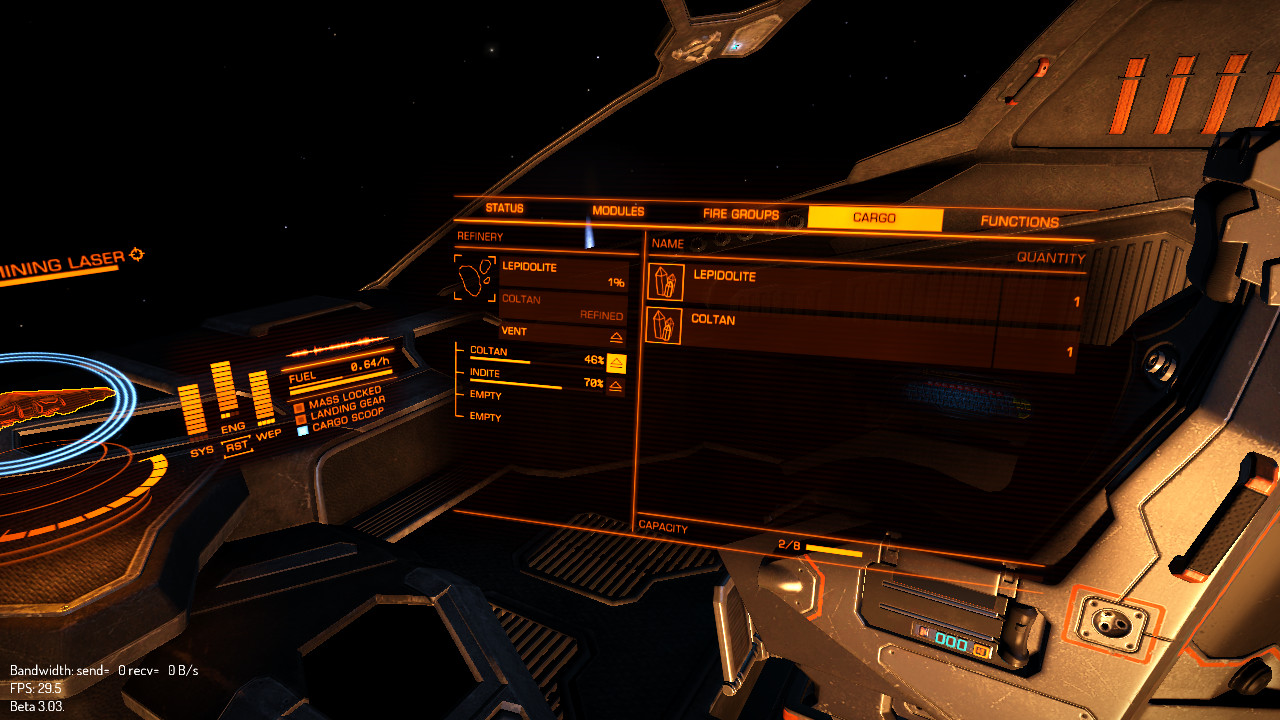Screen dimensions: 1280x720
Task: Click the eject icon beside INDITE 70%
Action: coord(614,387)
